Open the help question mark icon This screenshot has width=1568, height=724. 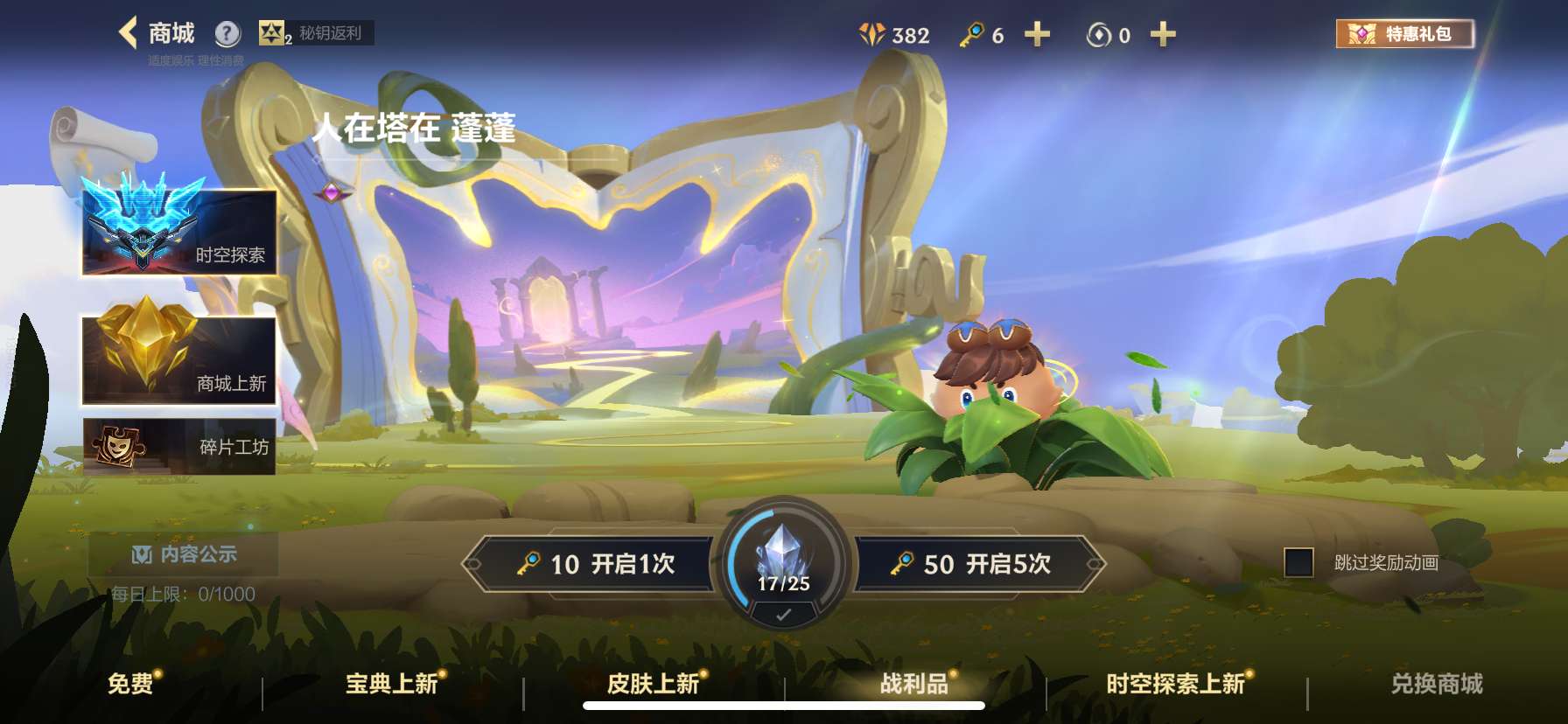tap(227, 32)
